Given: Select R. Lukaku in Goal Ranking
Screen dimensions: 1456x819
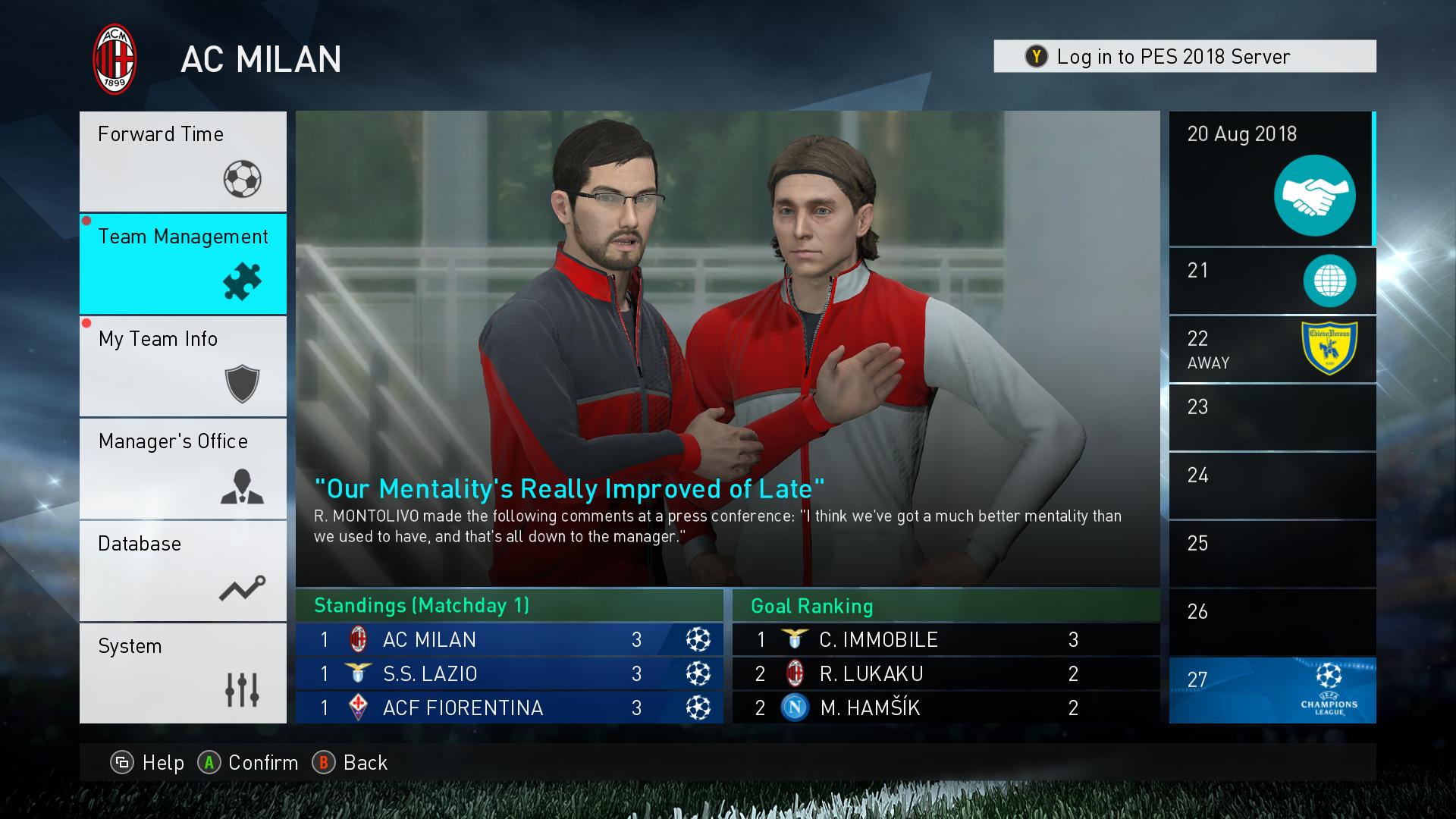Looking at the screenshot, I should pos(946,674).
